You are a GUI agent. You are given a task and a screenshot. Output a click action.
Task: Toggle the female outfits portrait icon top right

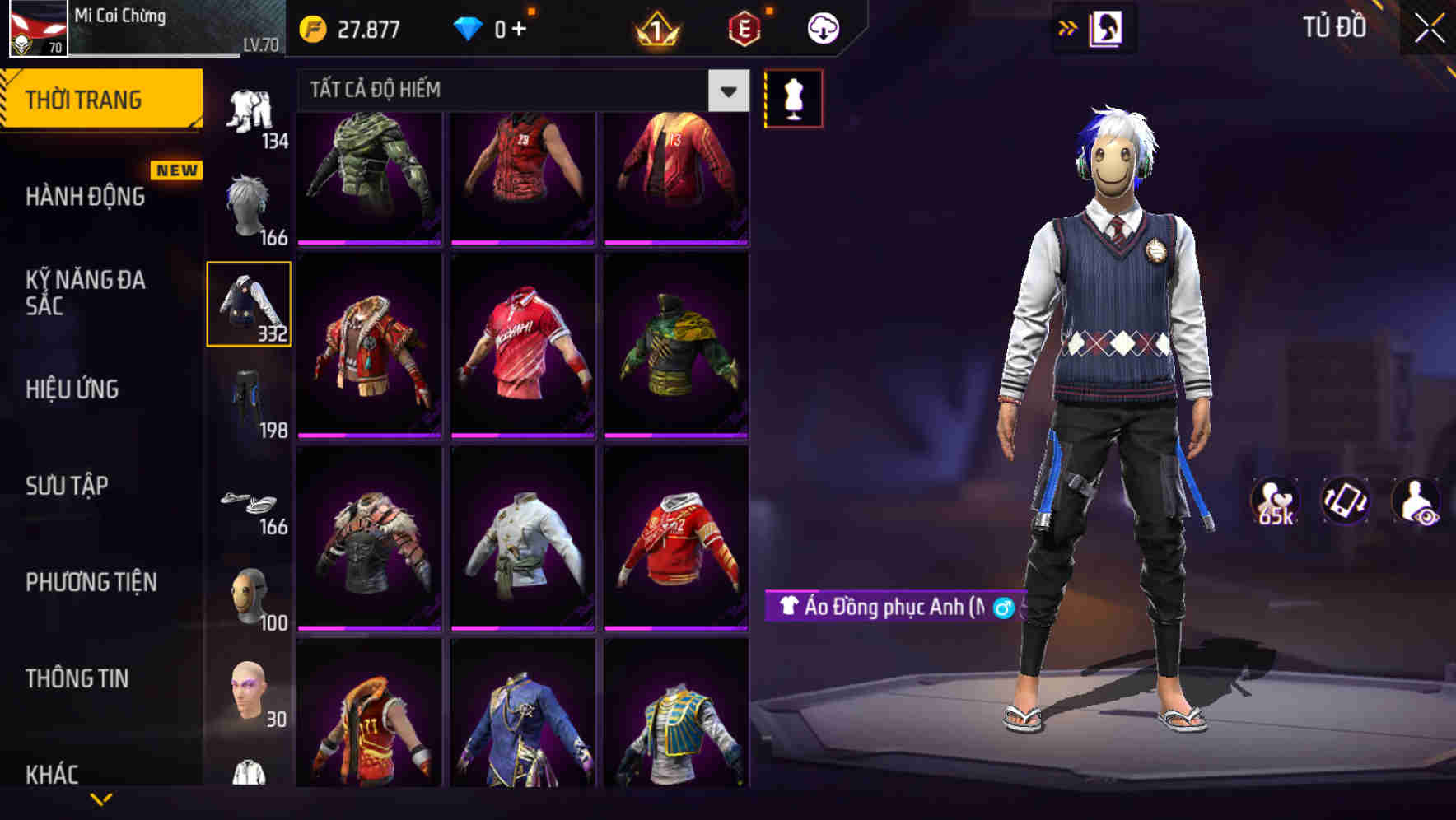click(1106, 27)
